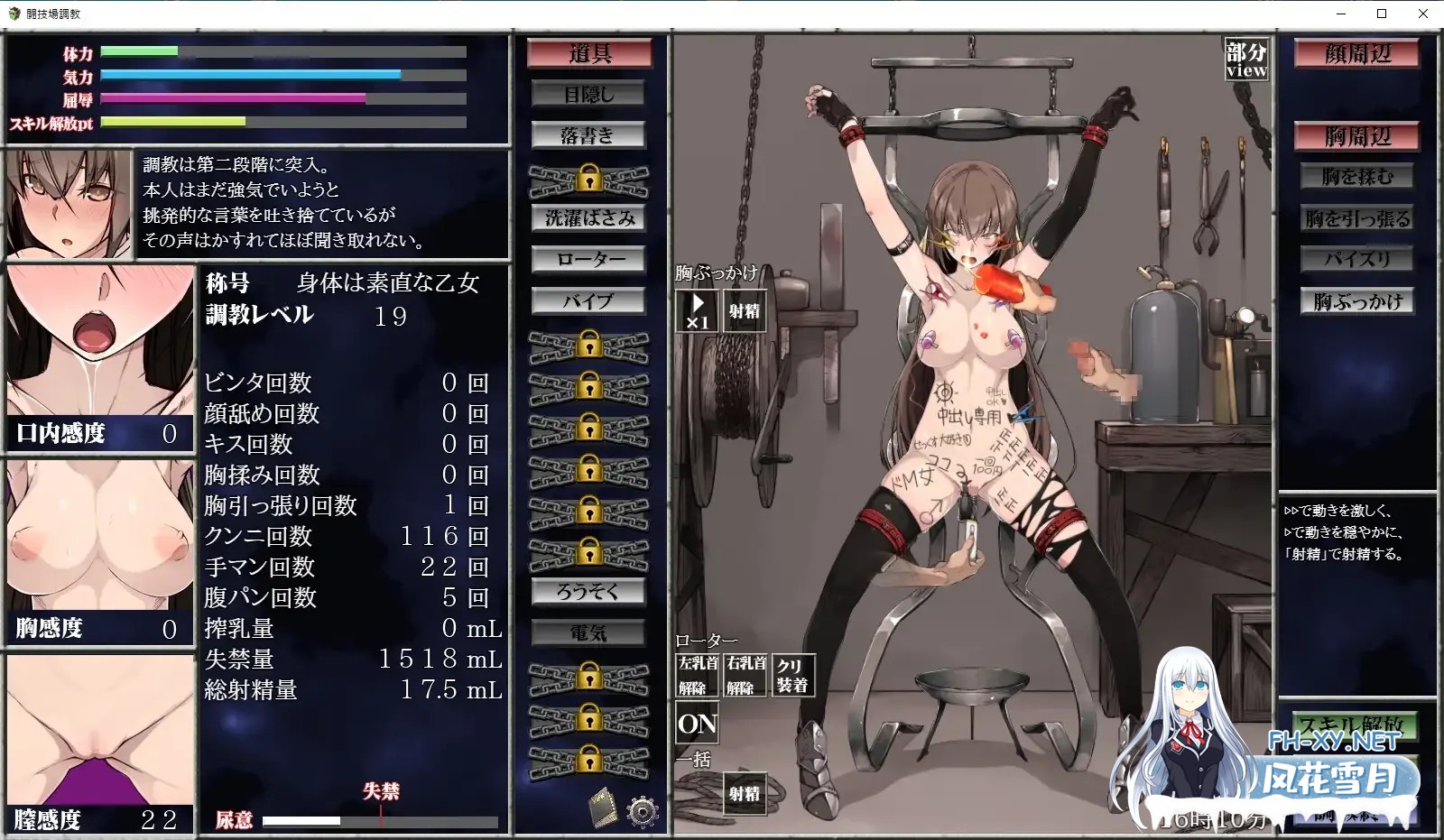Attach the clit rotor with クリ装着
Image resolution: width=1444 pixels, height=840 pixels.
794,675
